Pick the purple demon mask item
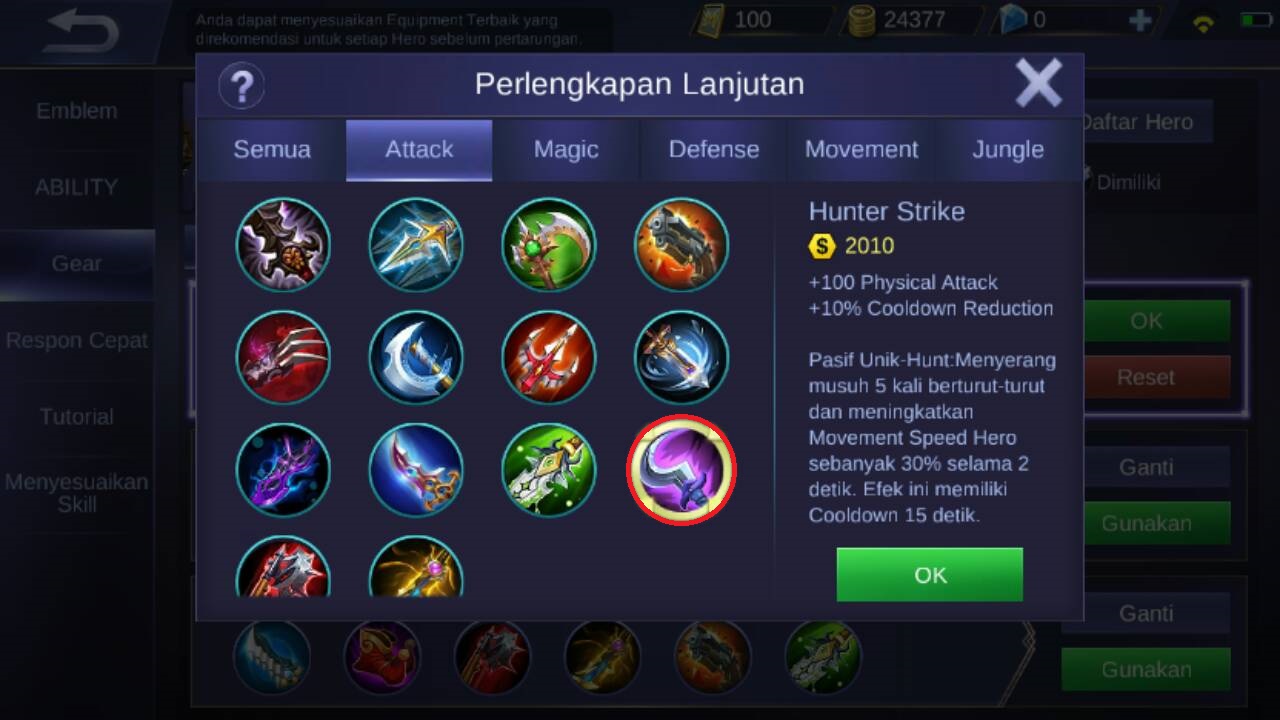1280x720 pixels. pos(283,470)
